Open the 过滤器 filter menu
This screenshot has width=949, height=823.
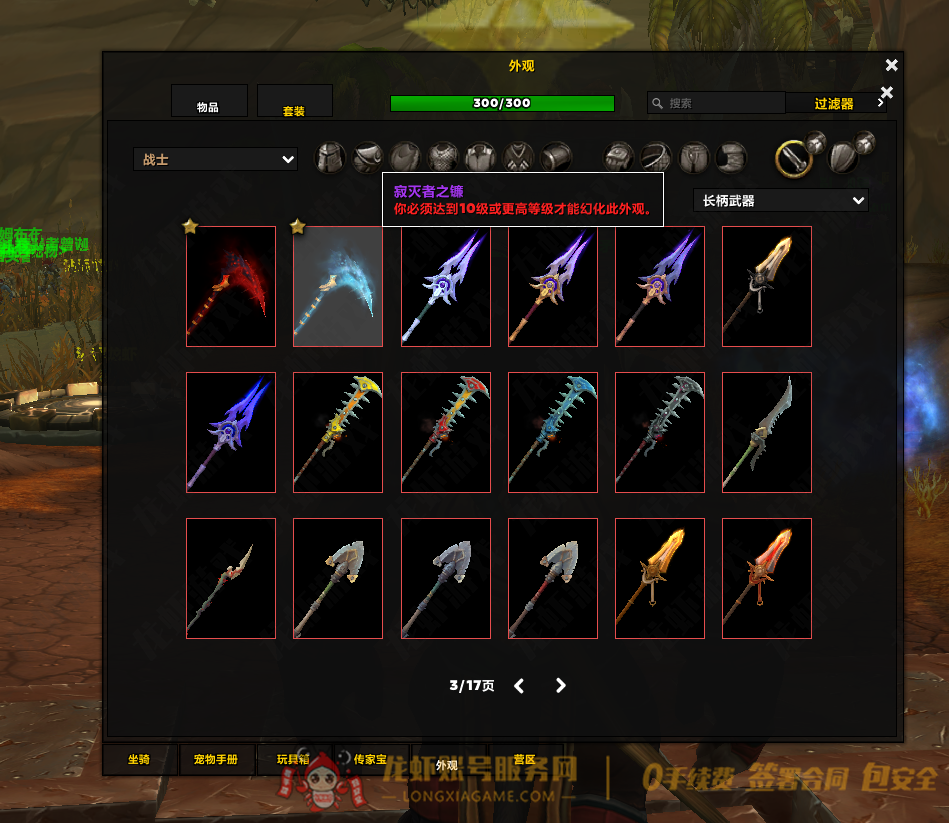click(x=834, y=103)
